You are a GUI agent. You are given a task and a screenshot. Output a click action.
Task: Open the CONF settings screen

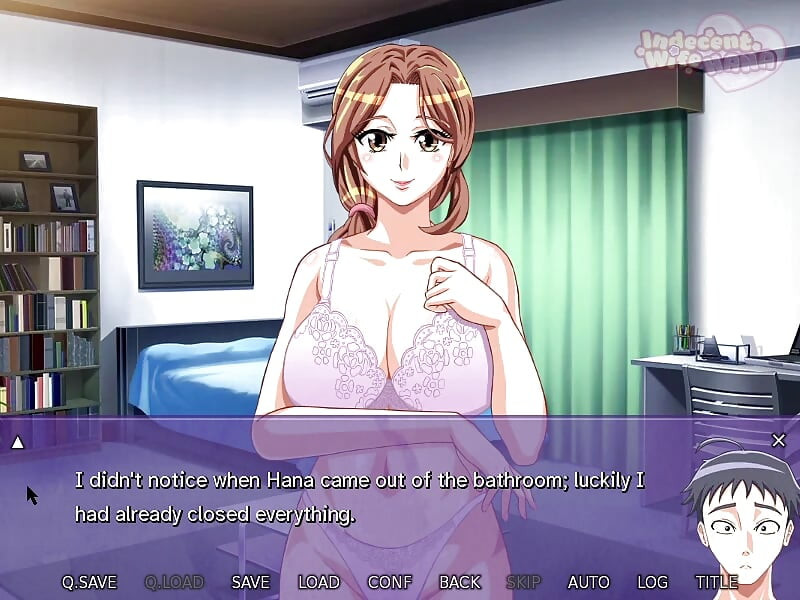(x=390, y=582)
